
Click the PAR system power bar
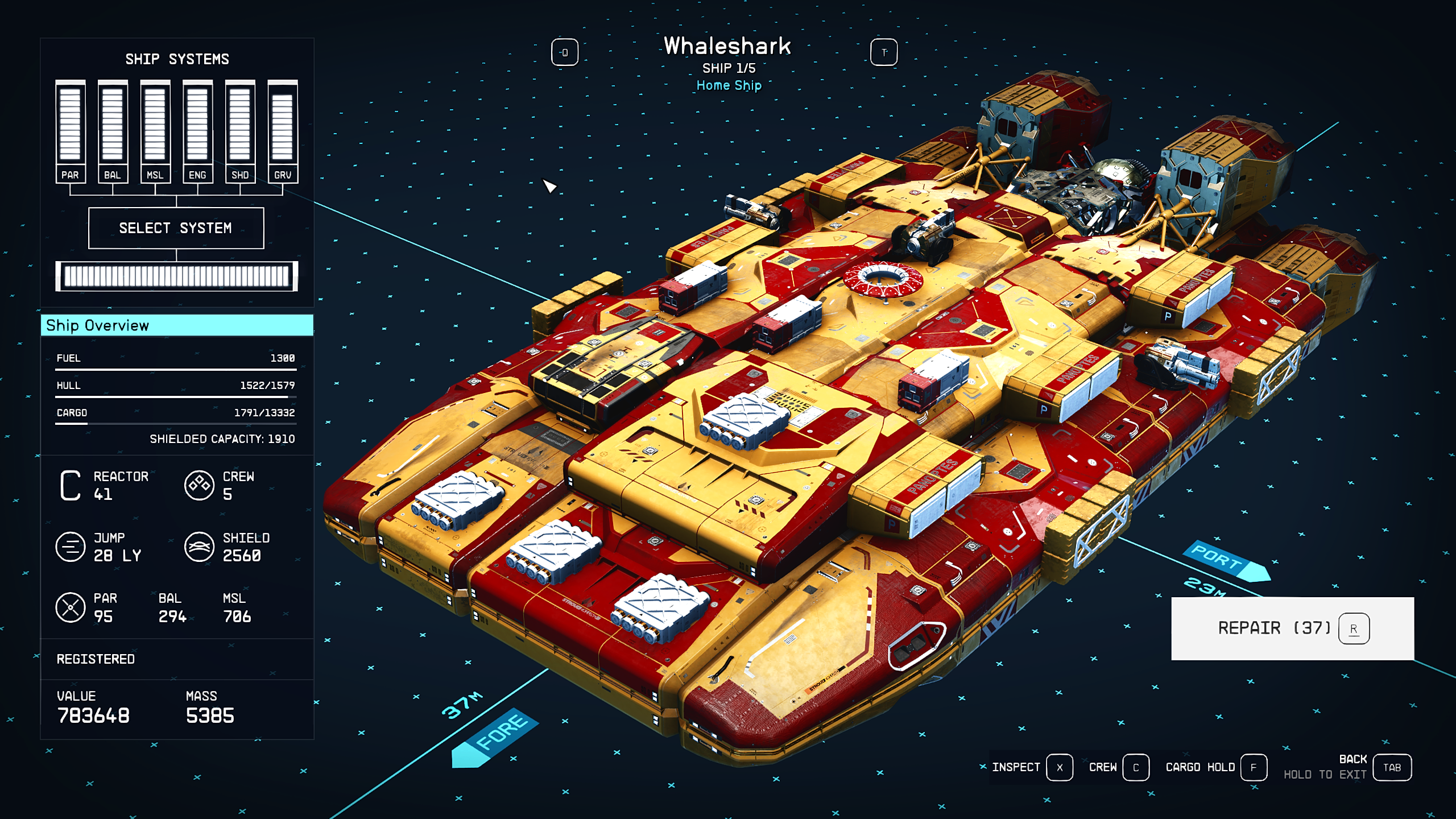click(x=69, y=125)
